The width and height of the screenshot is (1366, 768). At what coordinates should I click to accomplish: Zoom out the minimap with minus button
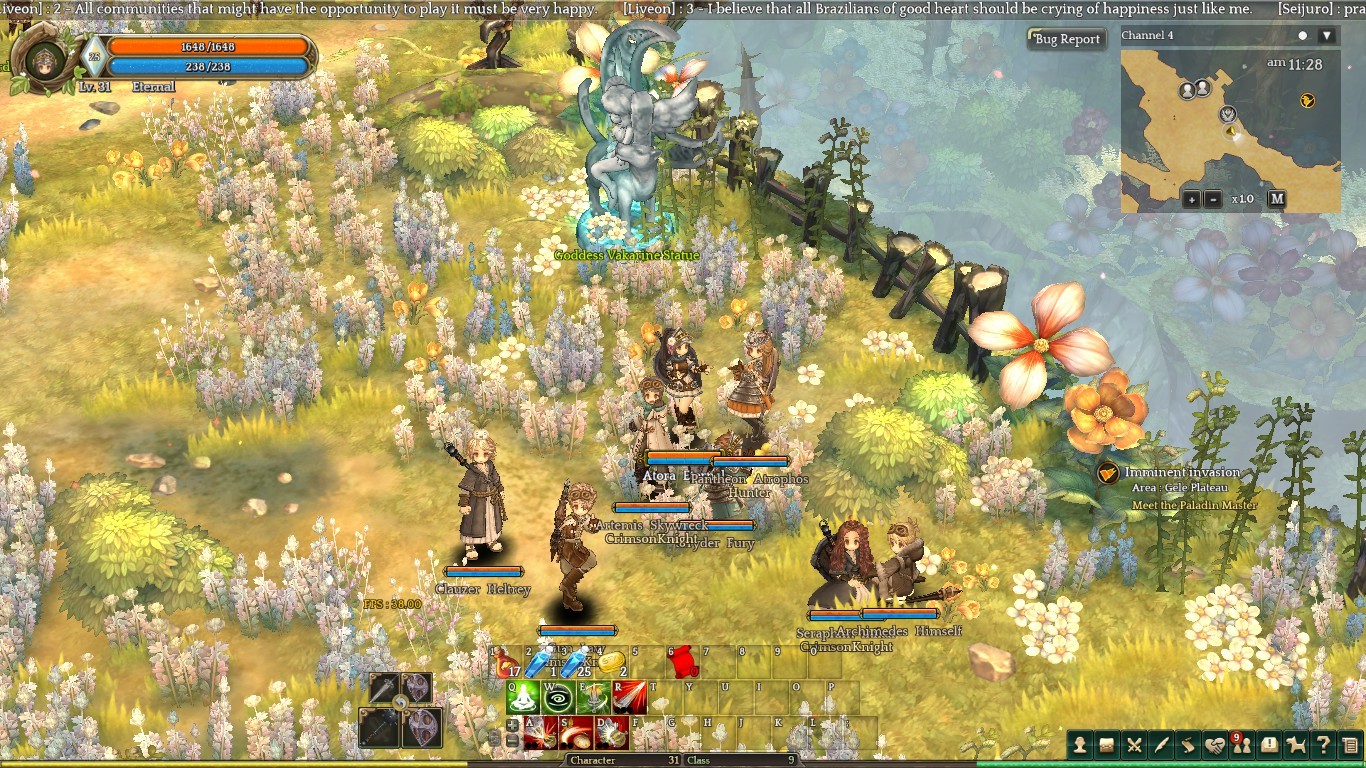1212,199
